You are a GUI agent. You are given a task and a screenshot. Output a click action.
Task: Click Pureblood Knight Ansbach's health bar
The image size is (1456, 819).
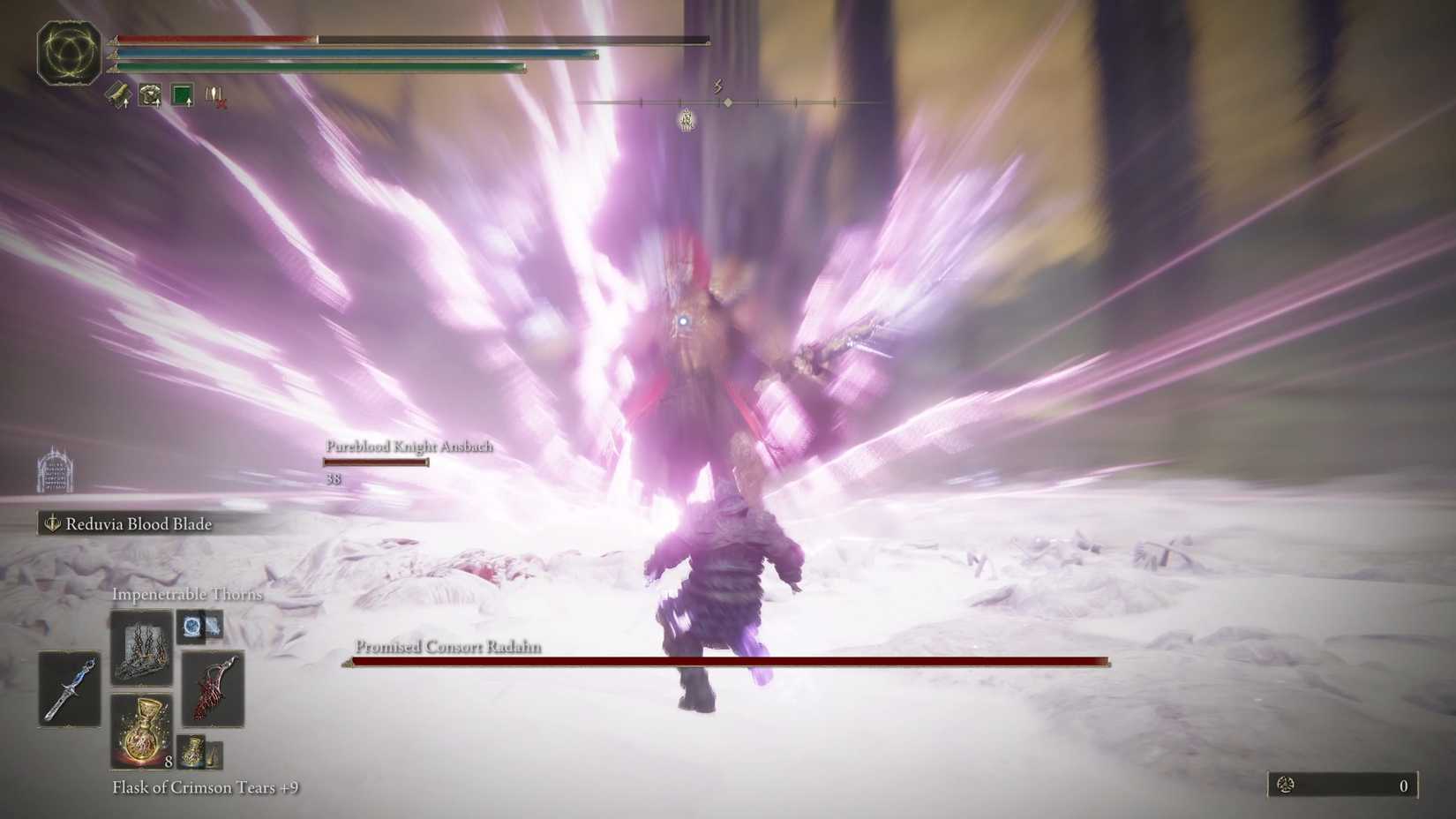[x=378, y=462]
